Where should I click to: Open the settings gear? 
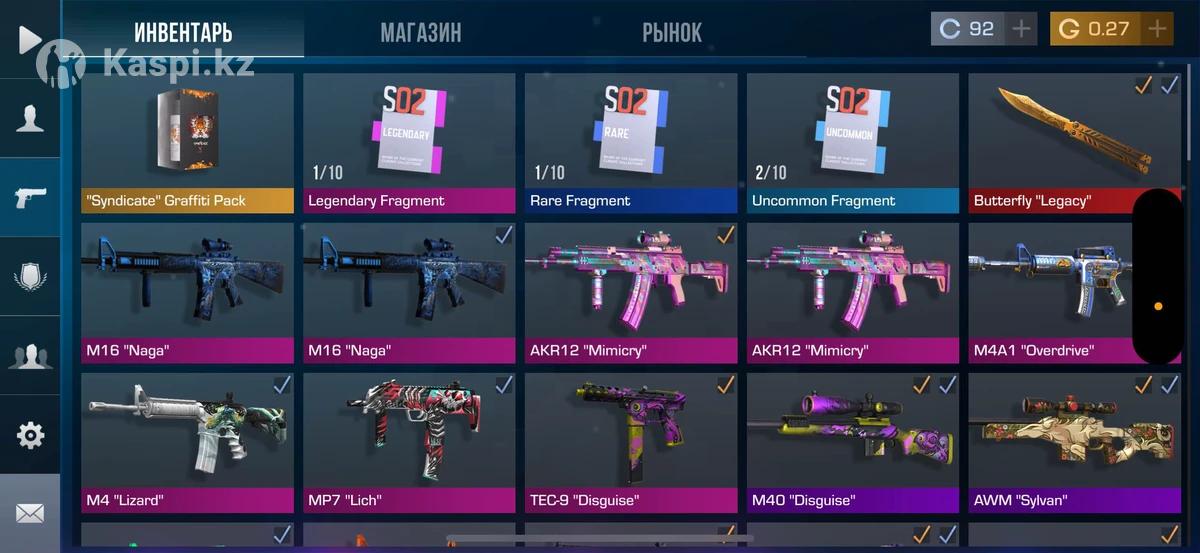coord(30,435)
